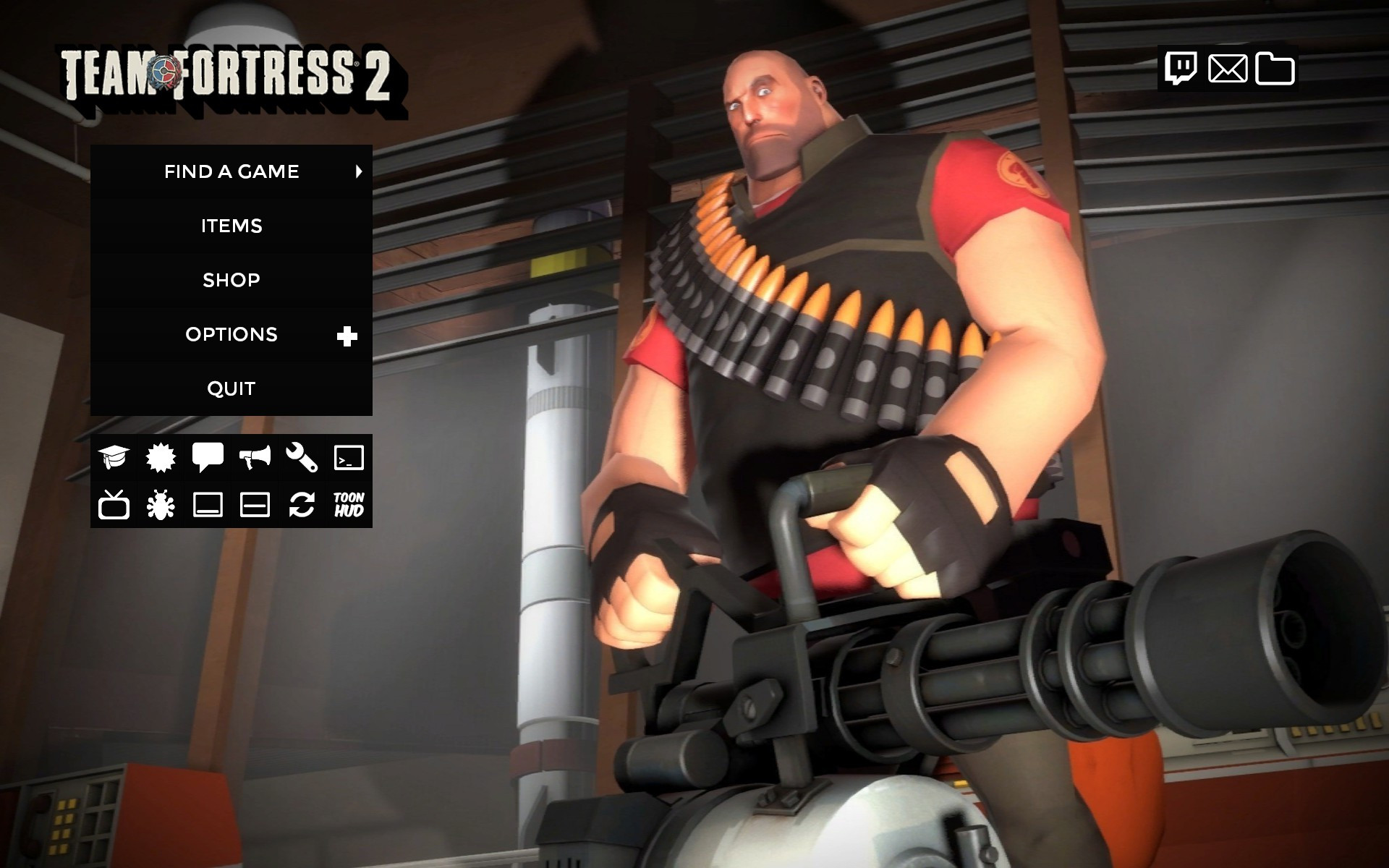Image resolution: width=1389 pixels, height=868 pixels.
Task: Select Items from the main menu
Action: pos(231,226)
